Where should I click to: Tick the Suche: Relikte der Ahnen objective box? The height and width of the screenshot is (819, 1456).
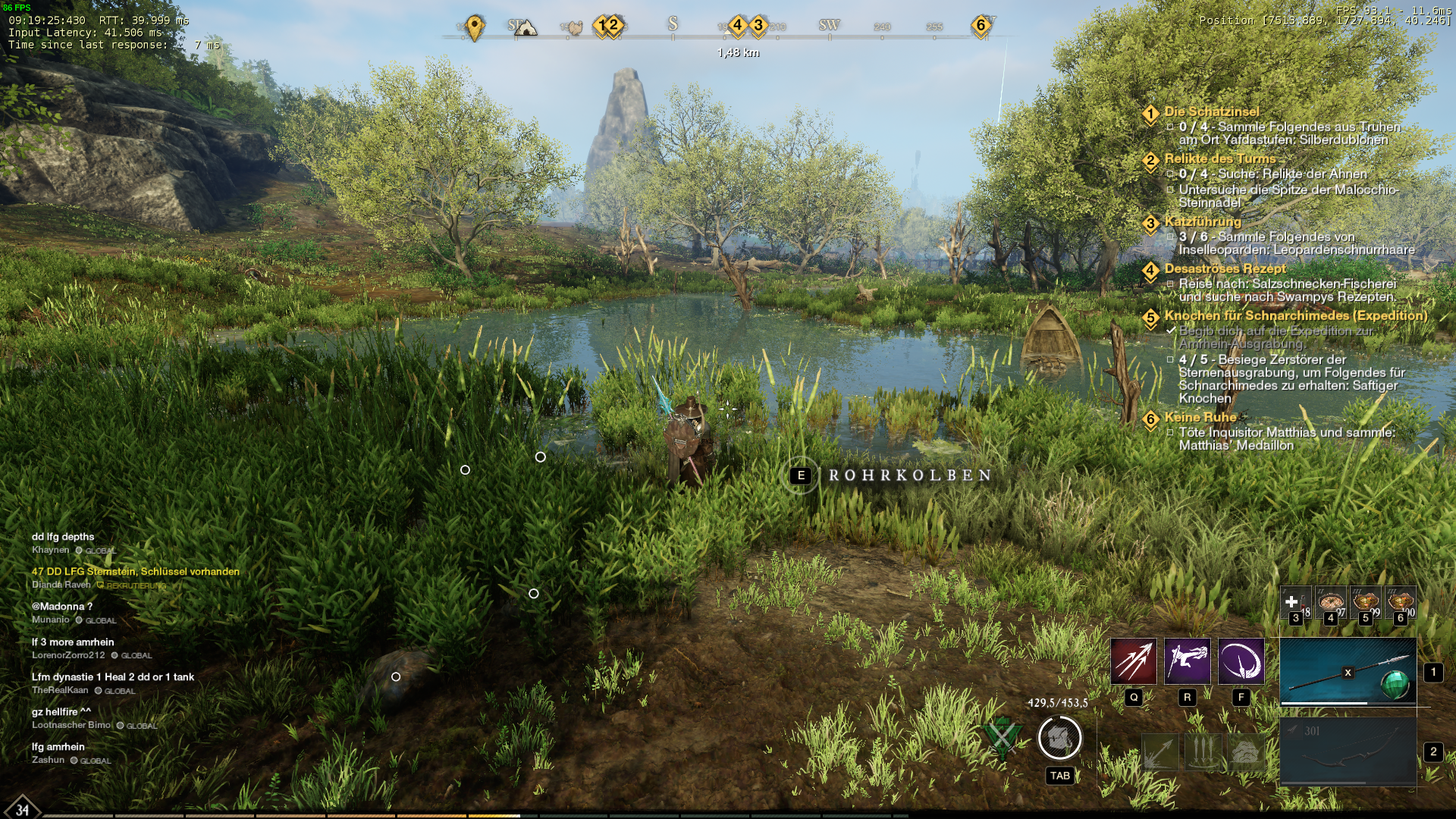tap(1171, 172)
